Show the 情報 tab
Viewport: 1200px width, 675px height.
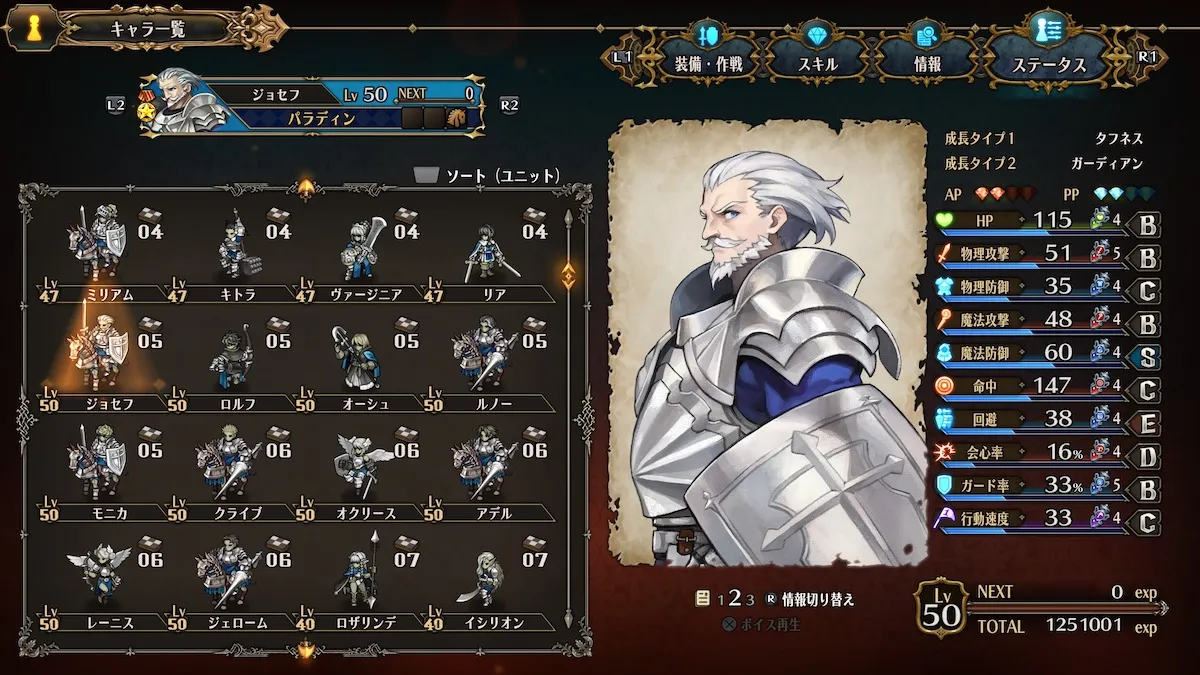(x=927, y=64)
